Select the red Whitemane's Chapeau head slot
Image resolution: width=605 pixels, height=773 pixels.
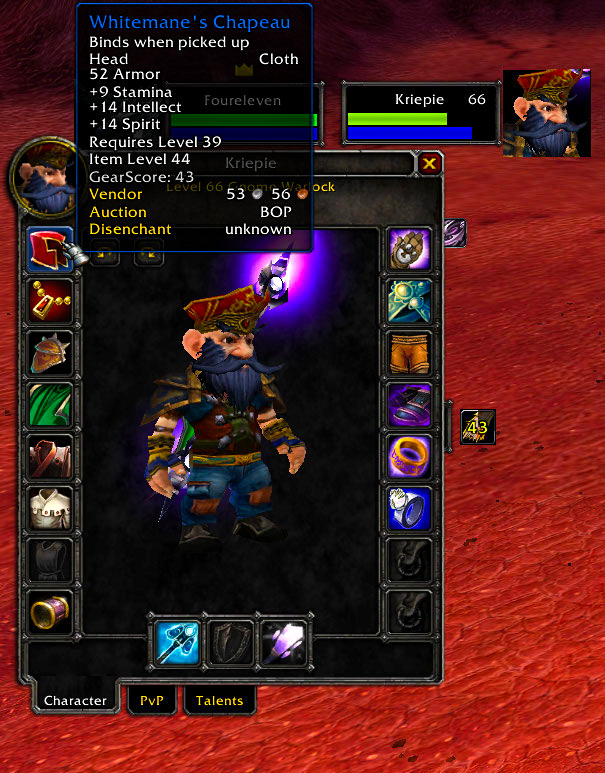[x=50, y=249]
